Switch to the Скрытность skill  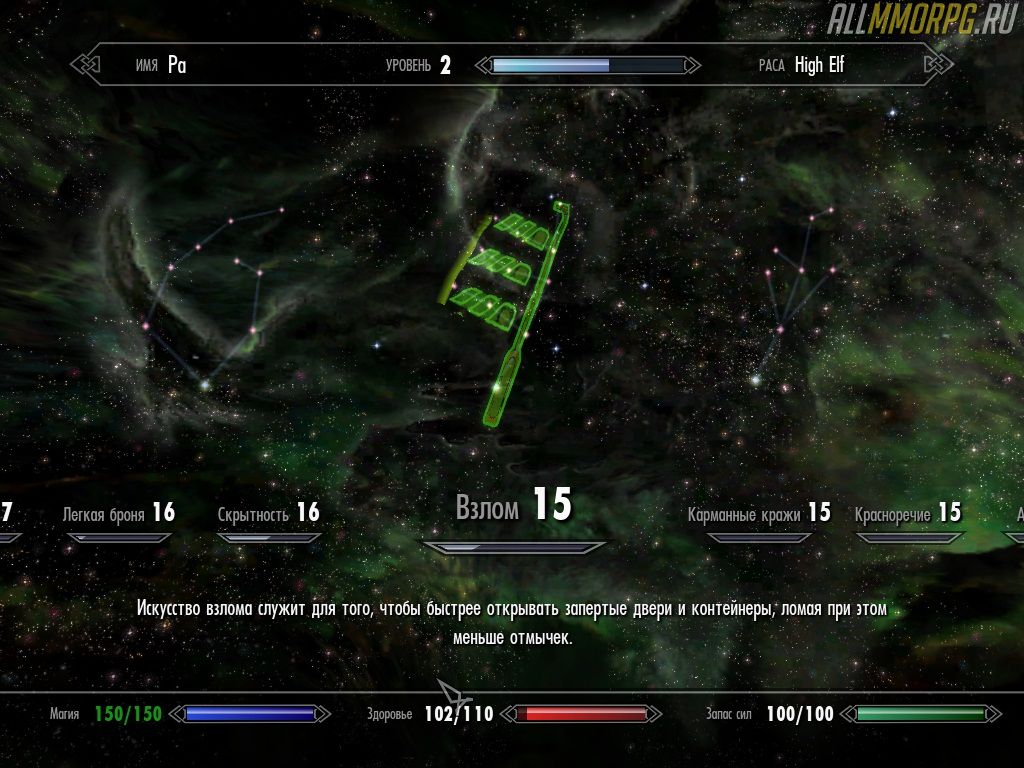point(268,514)
